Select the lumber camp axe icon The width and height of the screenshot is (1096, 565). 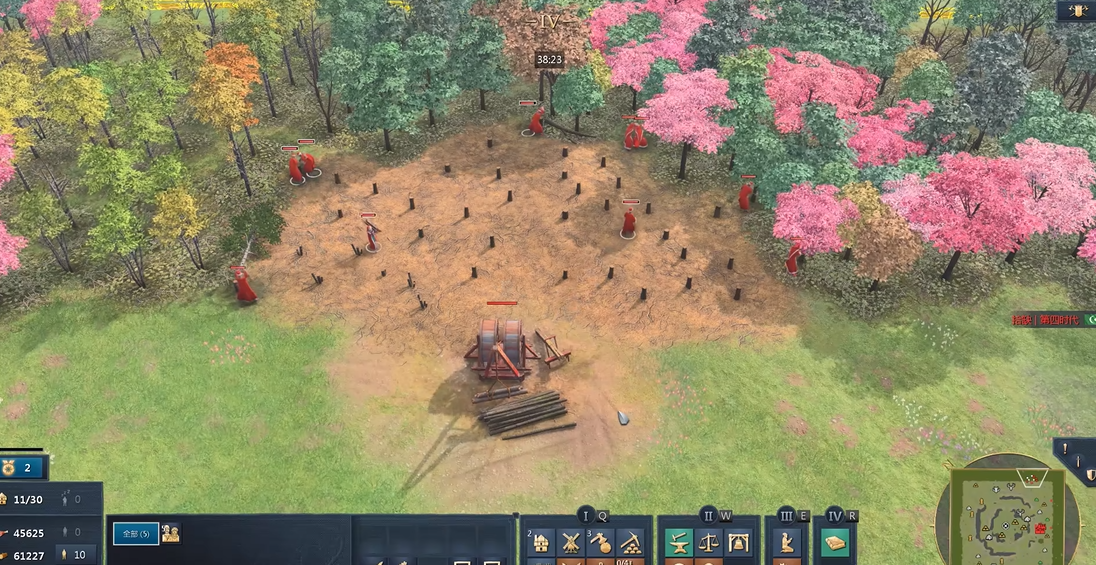coord(600,543)
